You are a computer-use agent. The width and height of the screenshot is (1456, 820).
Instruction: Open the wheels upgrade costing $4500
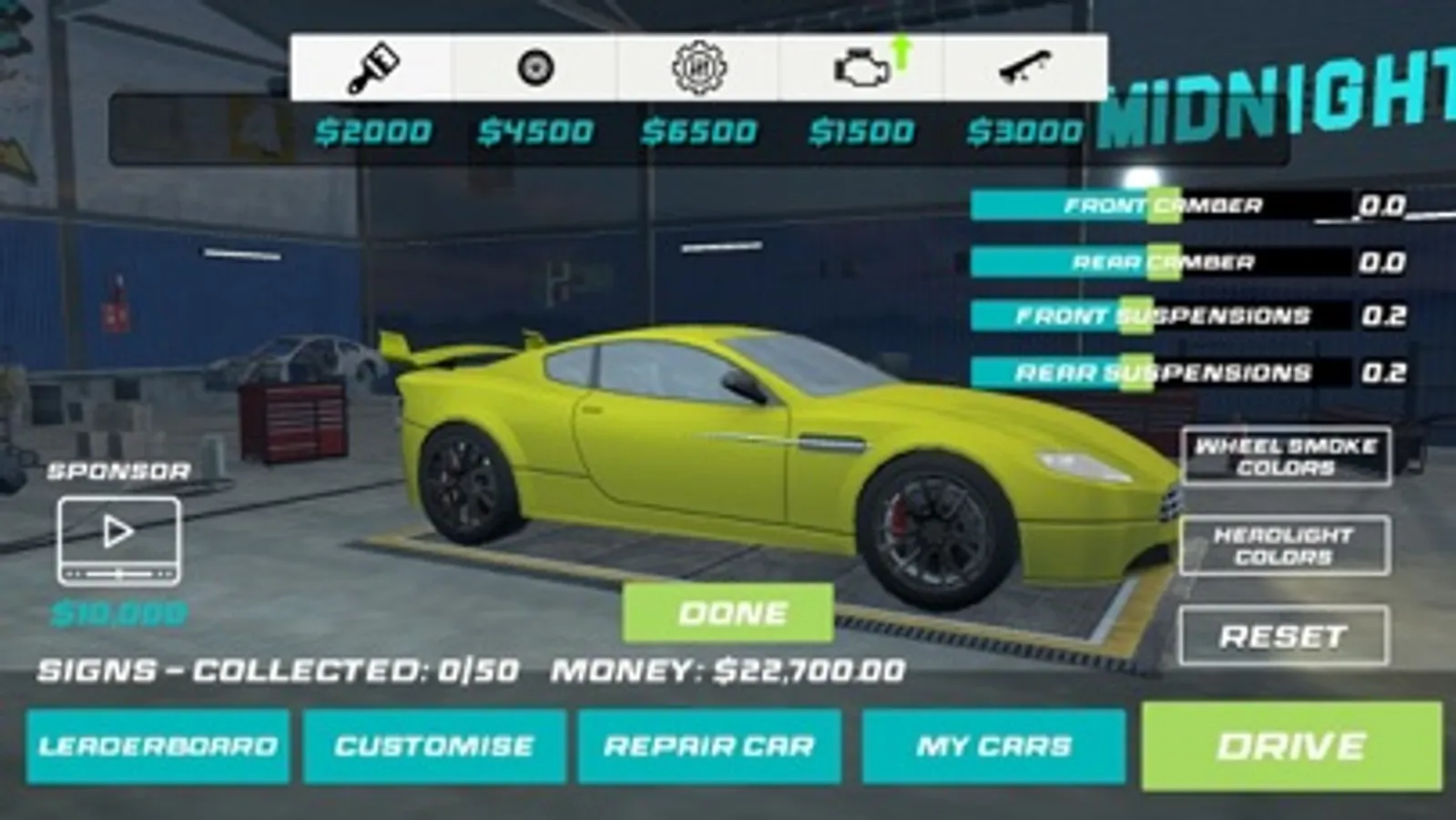click(x=536, y=66)
